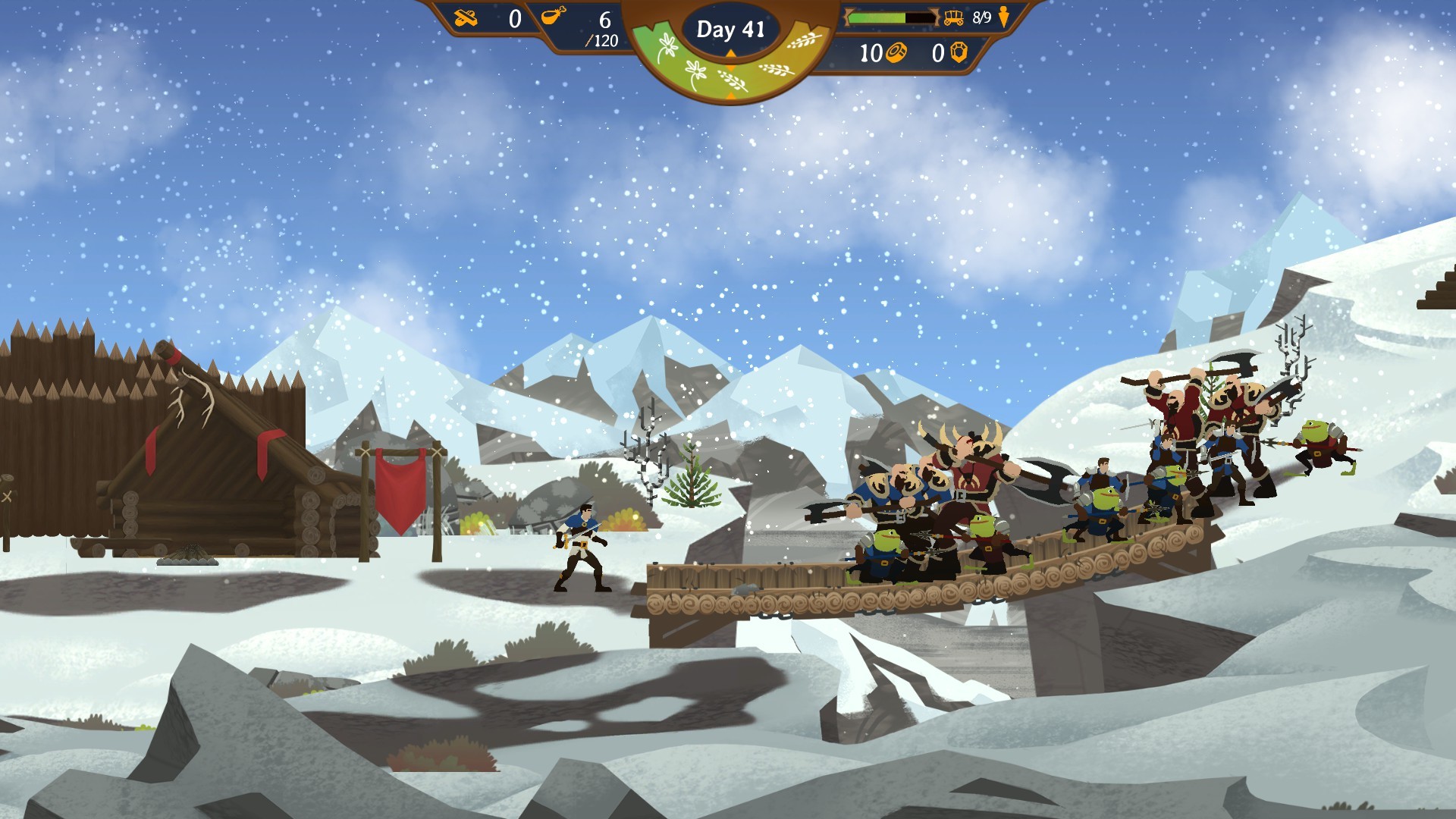The image size is (1456, 819).
Task: Expand the season wheel via the orange arrow
Action: (731, 96)
